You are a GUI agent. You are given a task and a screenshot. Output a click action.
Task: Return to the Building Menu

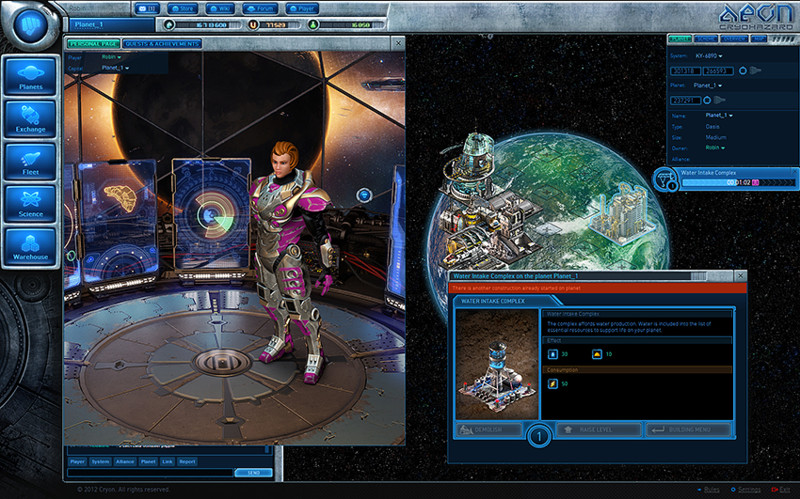pyautogui.click(x=688, y=430)
